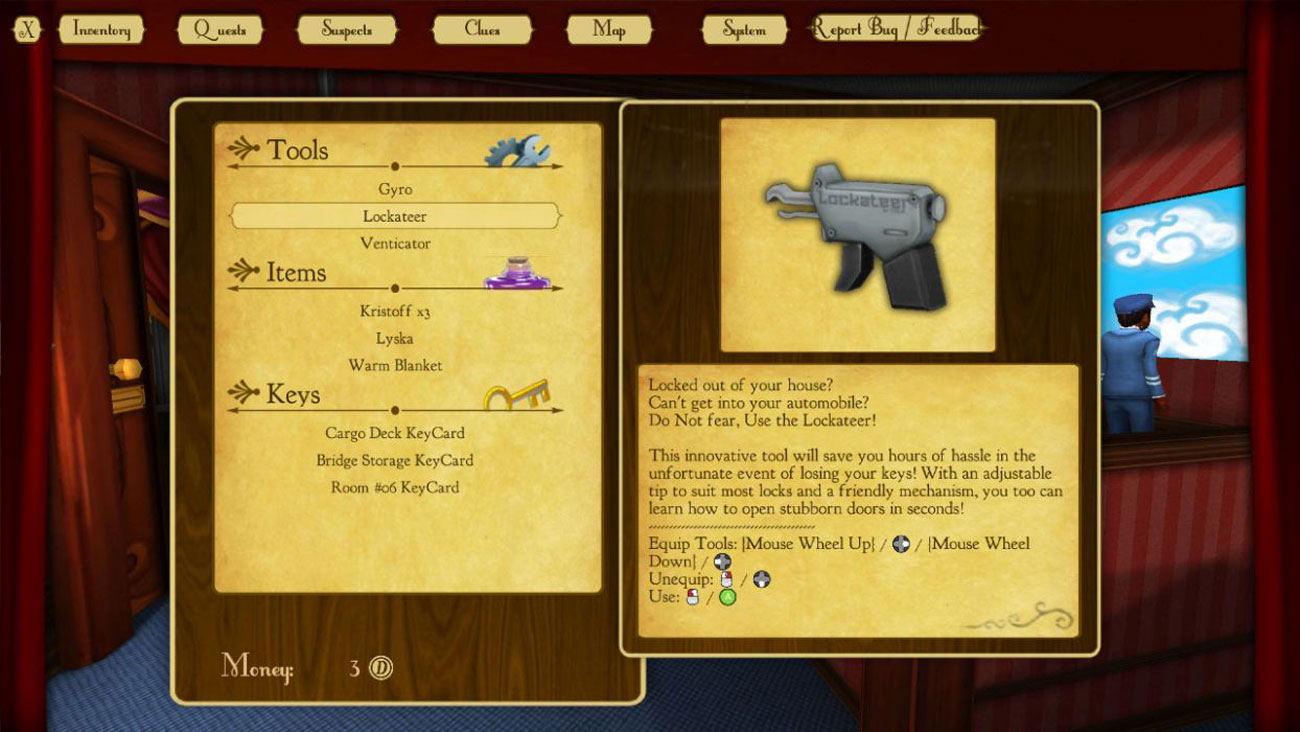Screen dimensions: 1300x732
Task: Open the Clues tab
Action: click(482, 30)
